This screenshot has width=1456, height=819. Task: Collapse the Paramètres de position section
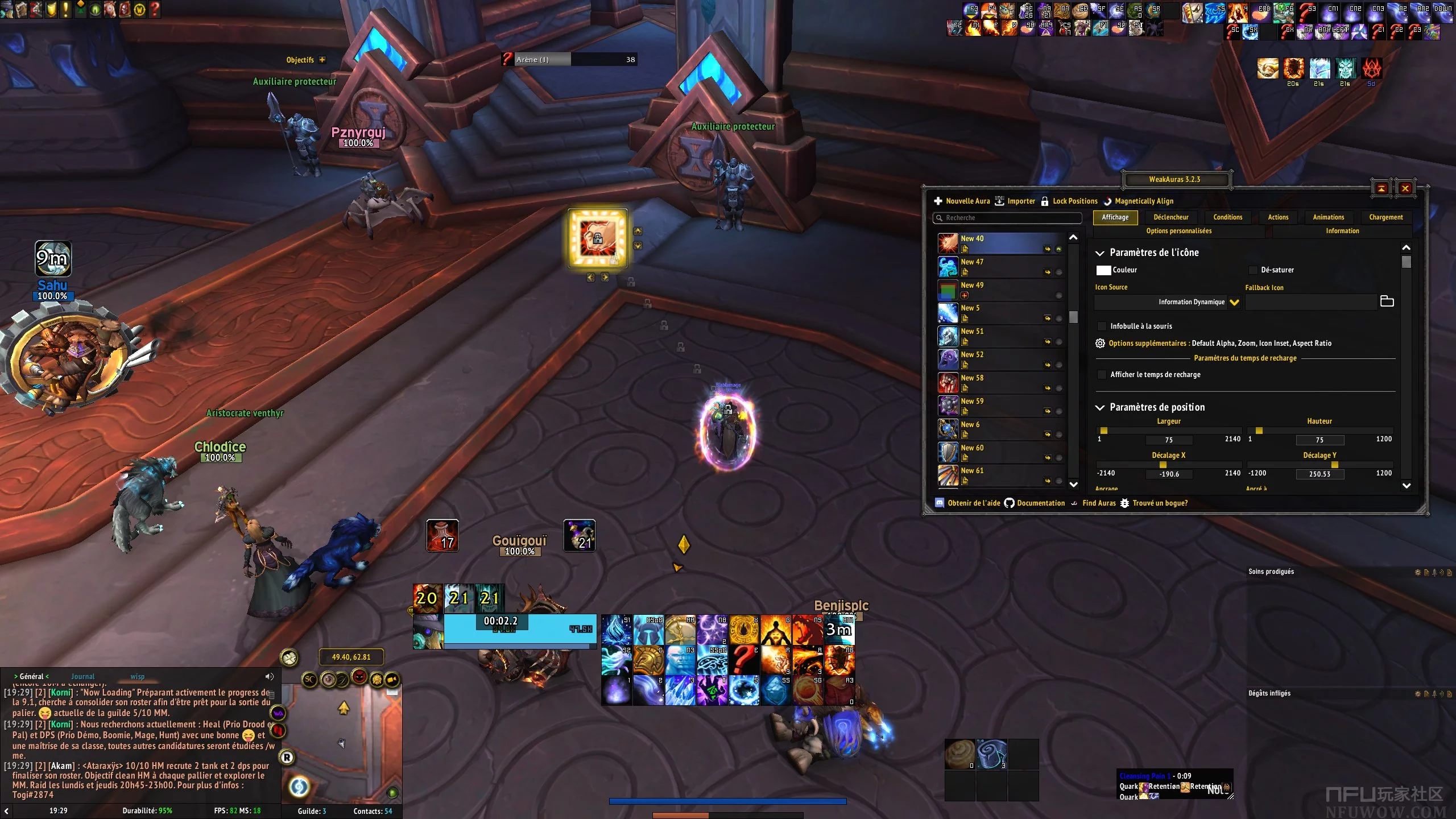pyautogui.click(x=1100, y=407)
